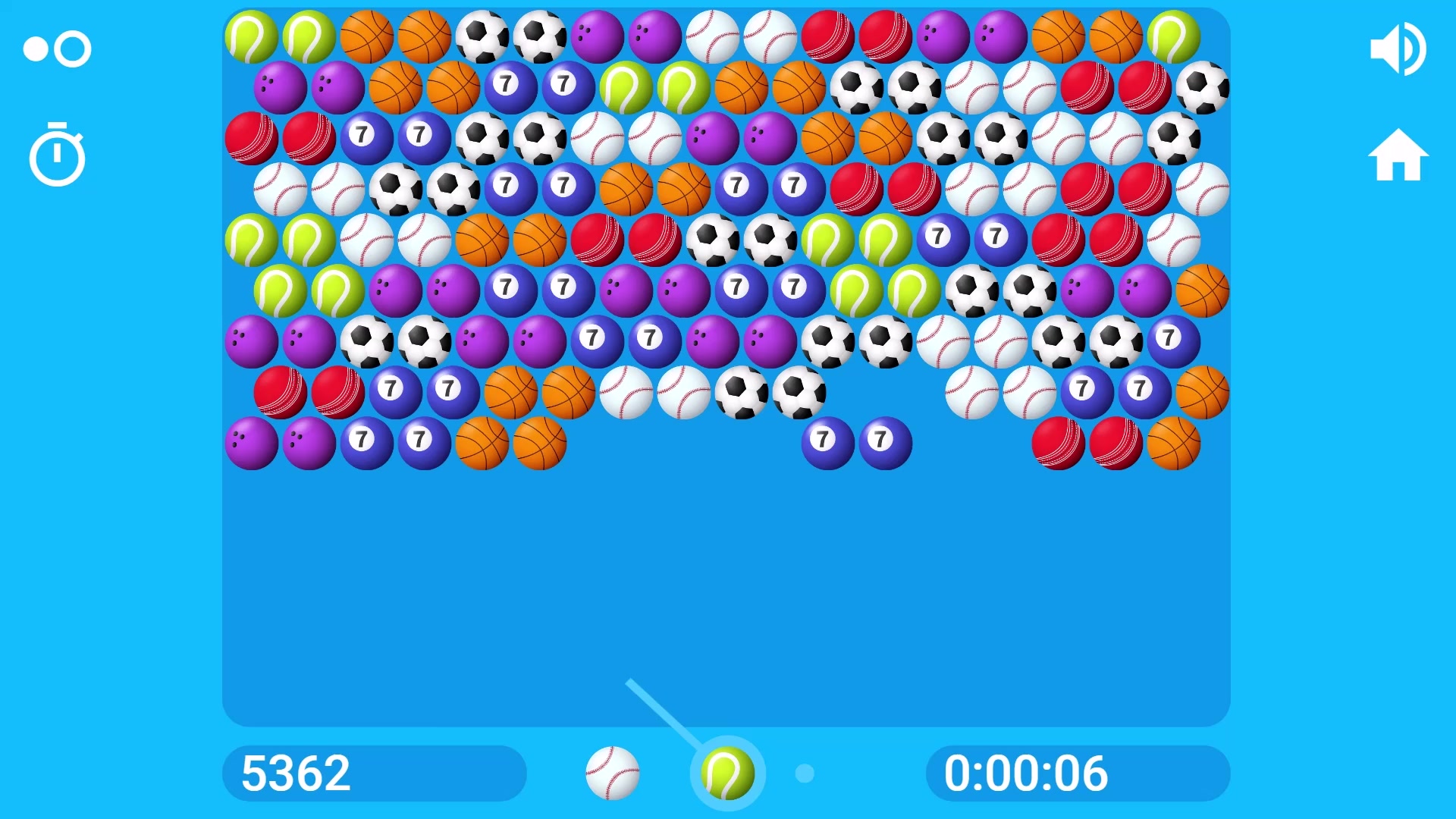Click the timer showing 0:00:06
The image size is (1456, 819).
pos(1076,773)
